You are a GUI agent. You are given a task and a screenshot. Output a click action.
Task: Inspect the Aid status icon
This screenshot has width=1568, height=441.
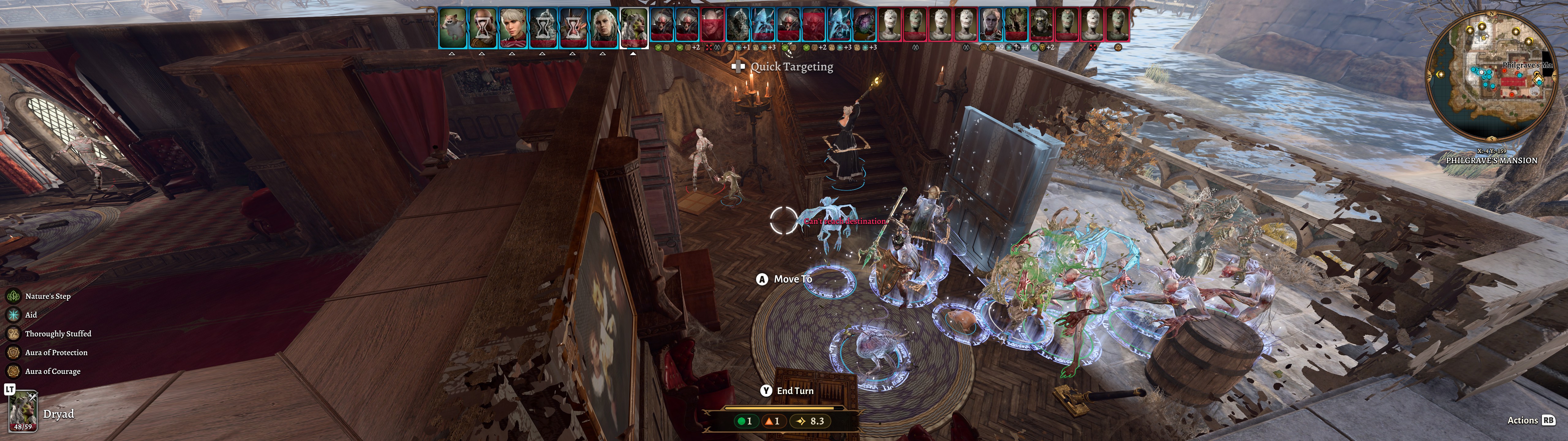[x=13, y=315]
